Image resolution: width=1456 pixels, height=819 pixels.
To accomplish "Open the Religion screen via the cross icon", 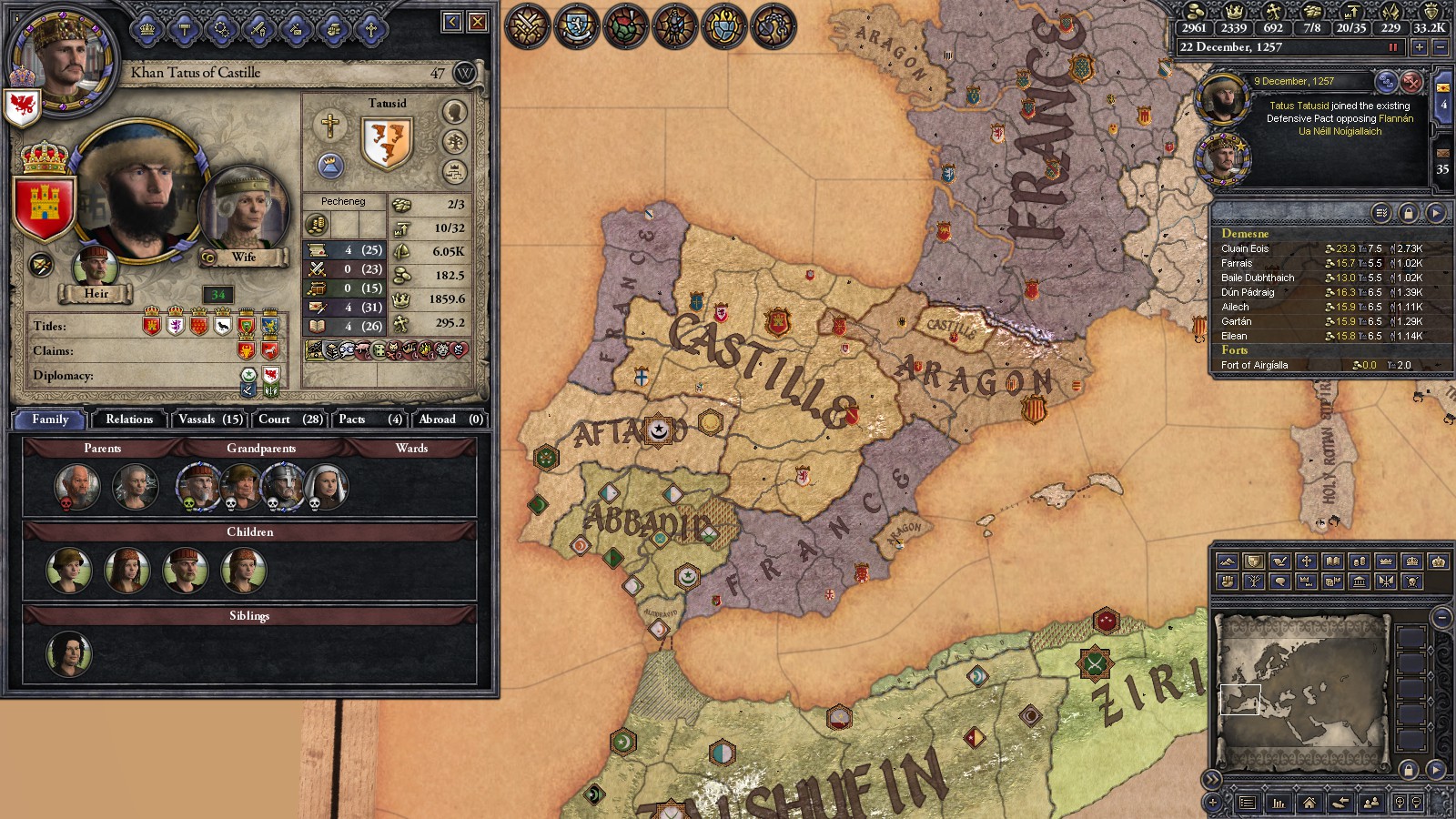I will [x=369, y=29].
